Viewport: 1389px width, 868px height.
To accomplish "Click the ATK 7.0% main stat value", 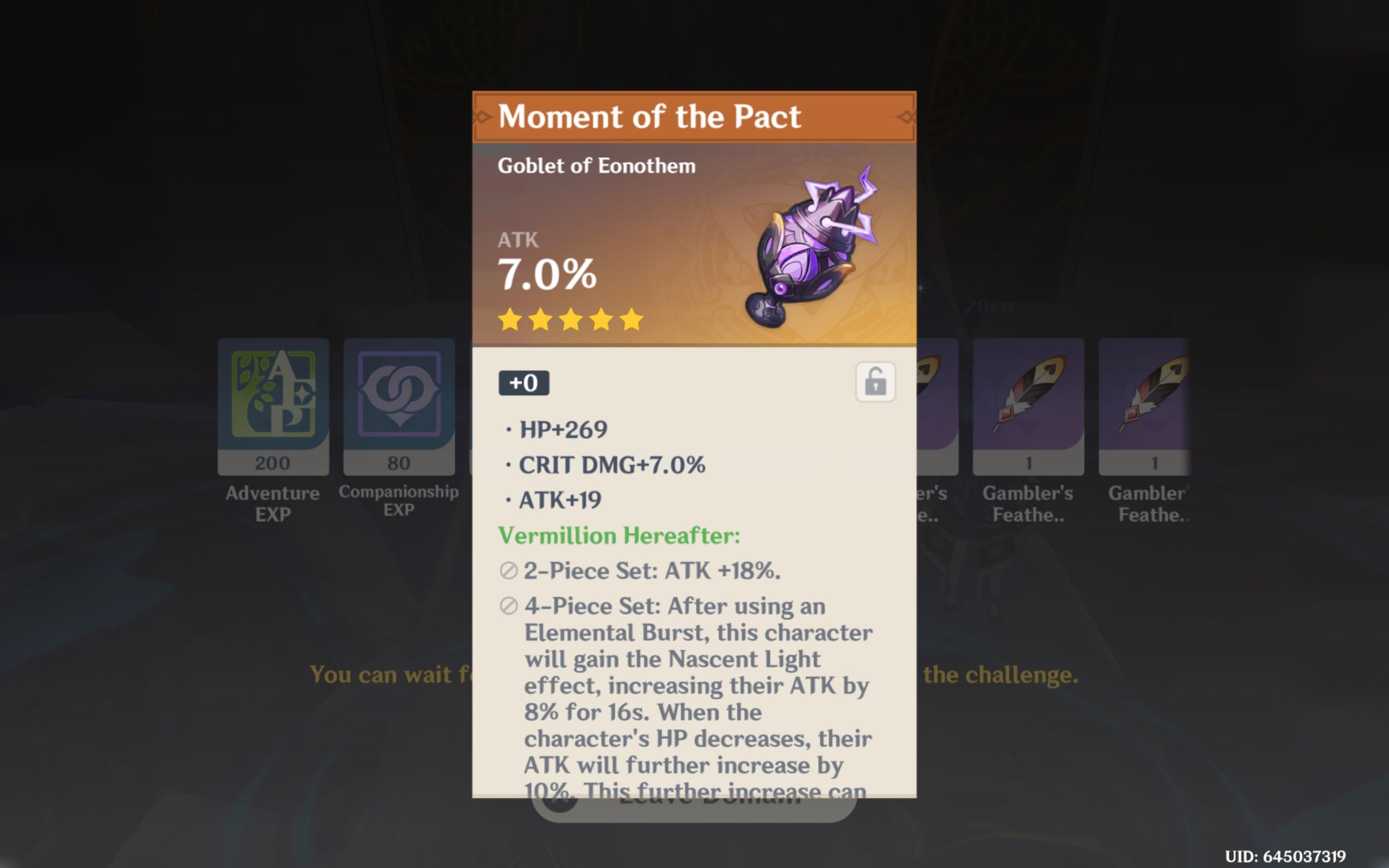I will point(546,276).
